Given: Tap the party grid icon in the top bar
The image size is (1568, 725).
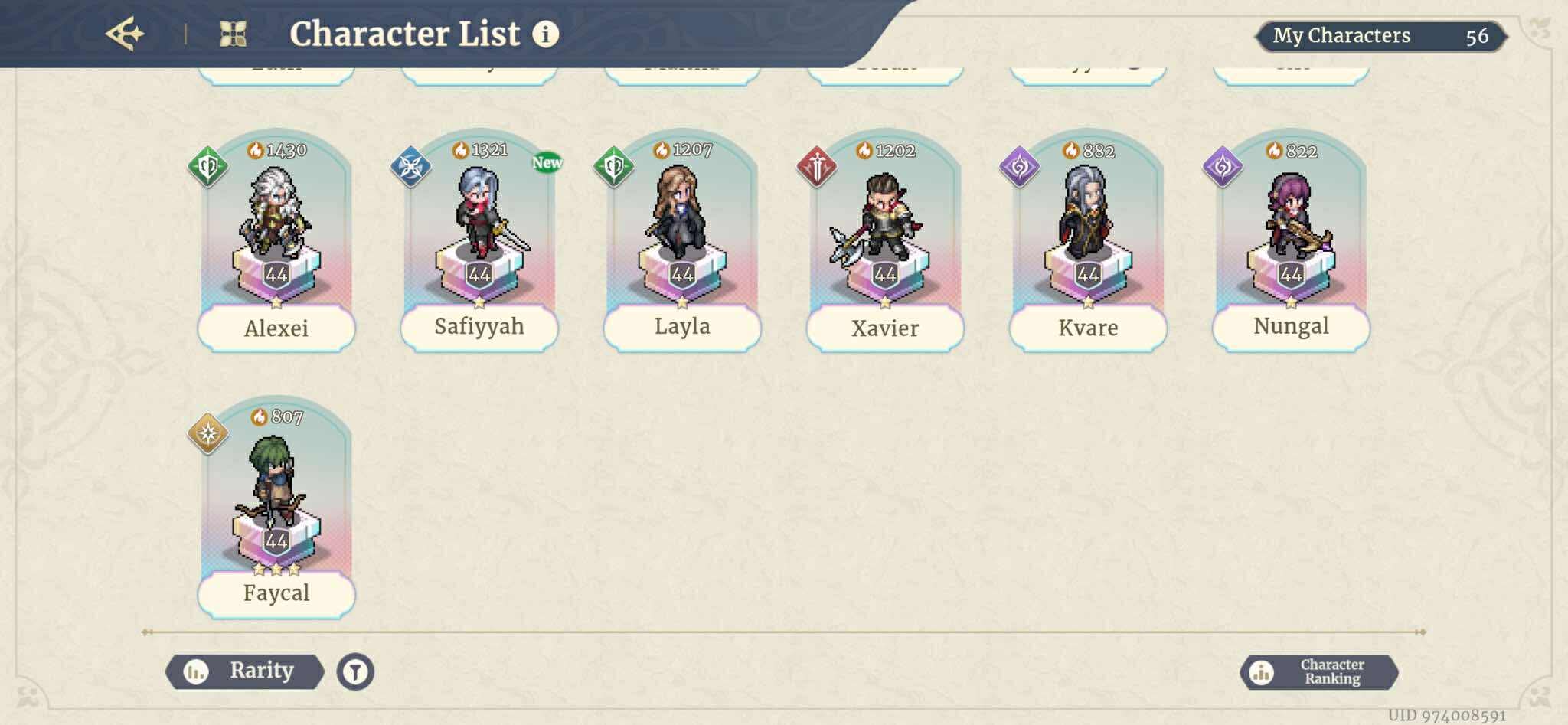Looking at the screenshot, I should coord(233,32).
